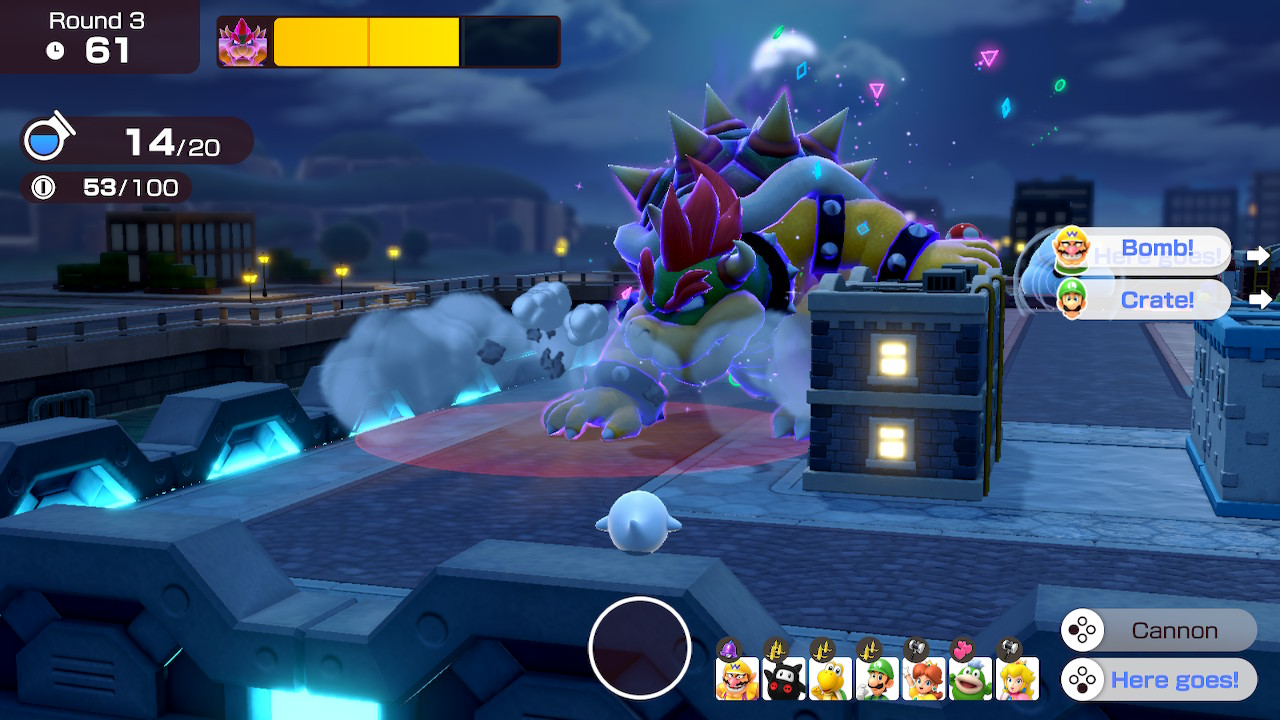Select Wario's player portrait
This screenshot has height=720, width=1280.
click(x=737, y=677)
